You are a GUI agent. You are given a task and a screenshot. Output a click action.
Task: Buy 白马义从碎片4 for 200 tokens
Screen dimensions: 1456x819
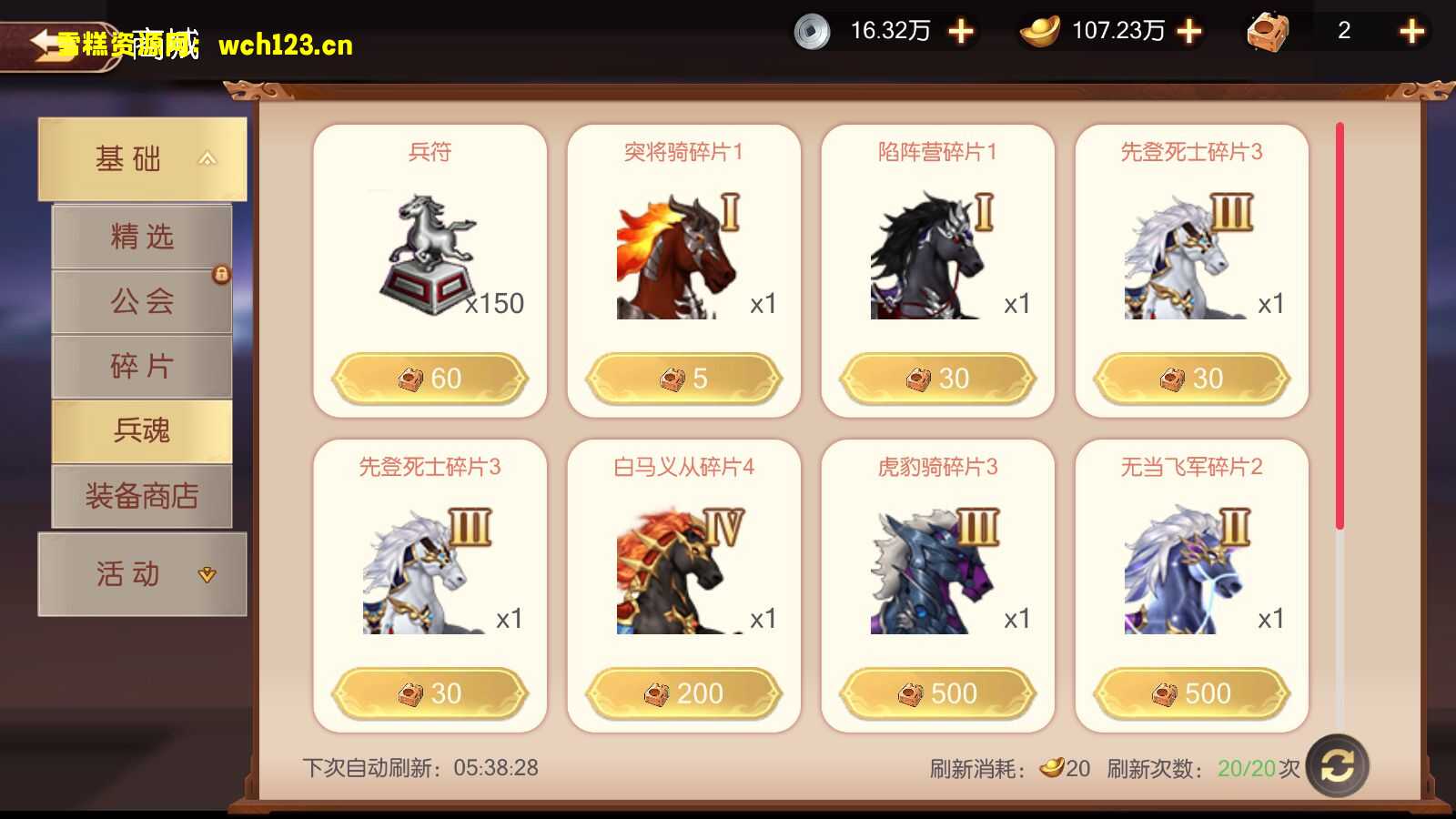coord(684,693)
